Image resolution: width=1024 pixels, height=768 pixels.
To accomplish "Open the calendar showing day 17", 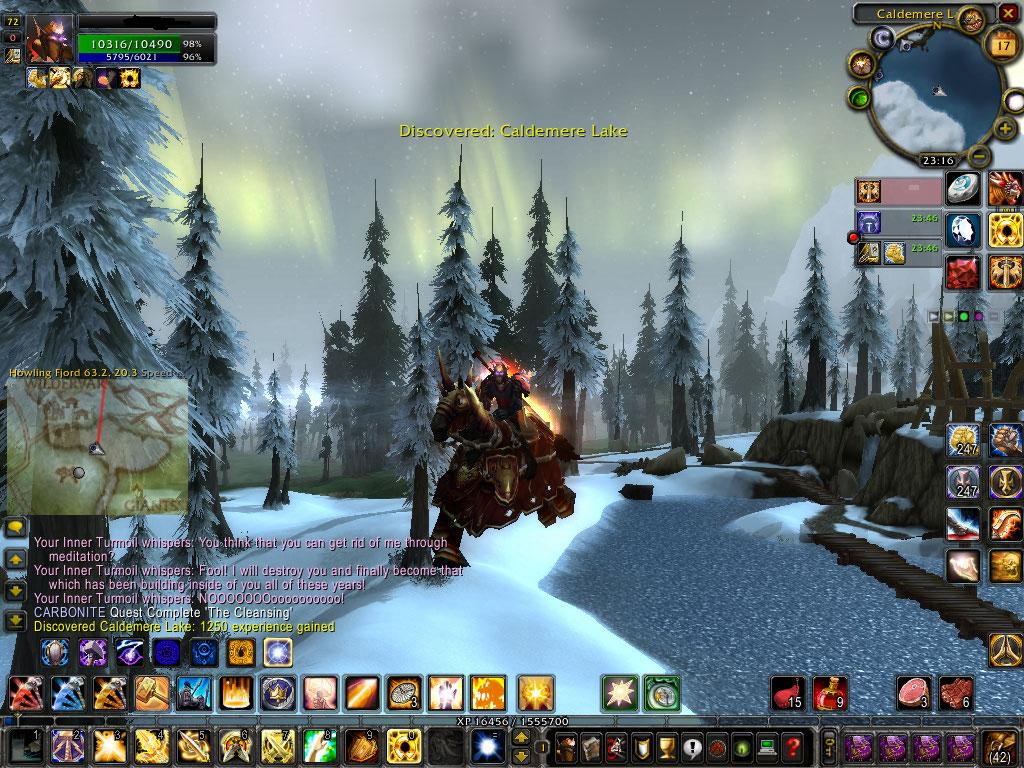I will [1001, 44].
